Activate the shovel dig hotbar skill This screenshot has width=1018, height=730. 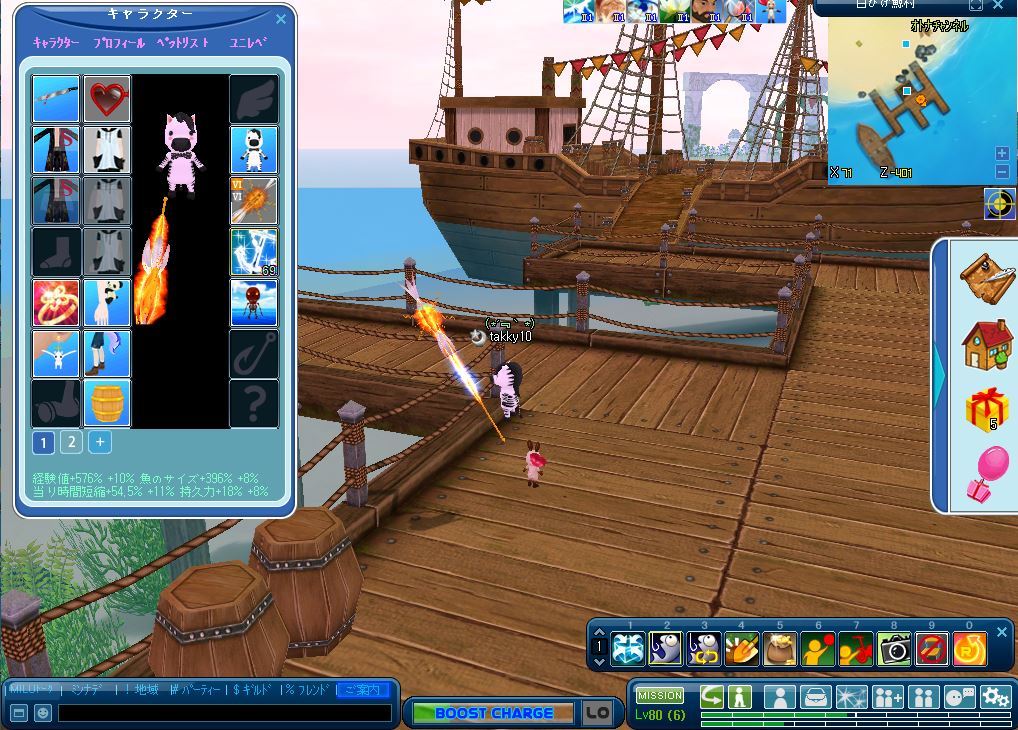pos(741,650)
